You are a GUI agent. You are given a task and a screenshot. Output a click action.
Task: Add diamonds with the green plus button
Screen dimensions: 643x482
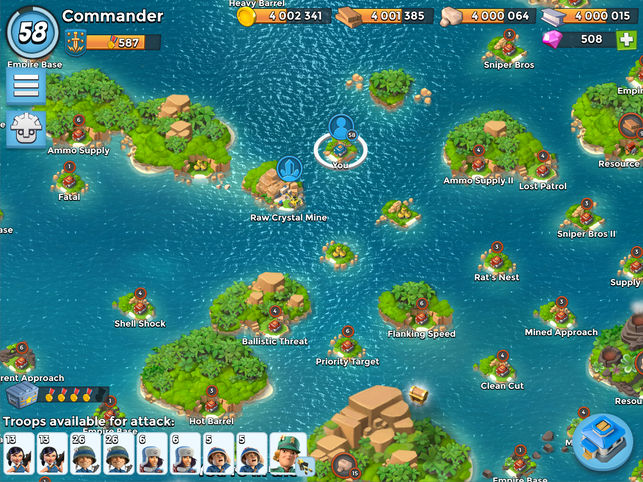[625, 39]
